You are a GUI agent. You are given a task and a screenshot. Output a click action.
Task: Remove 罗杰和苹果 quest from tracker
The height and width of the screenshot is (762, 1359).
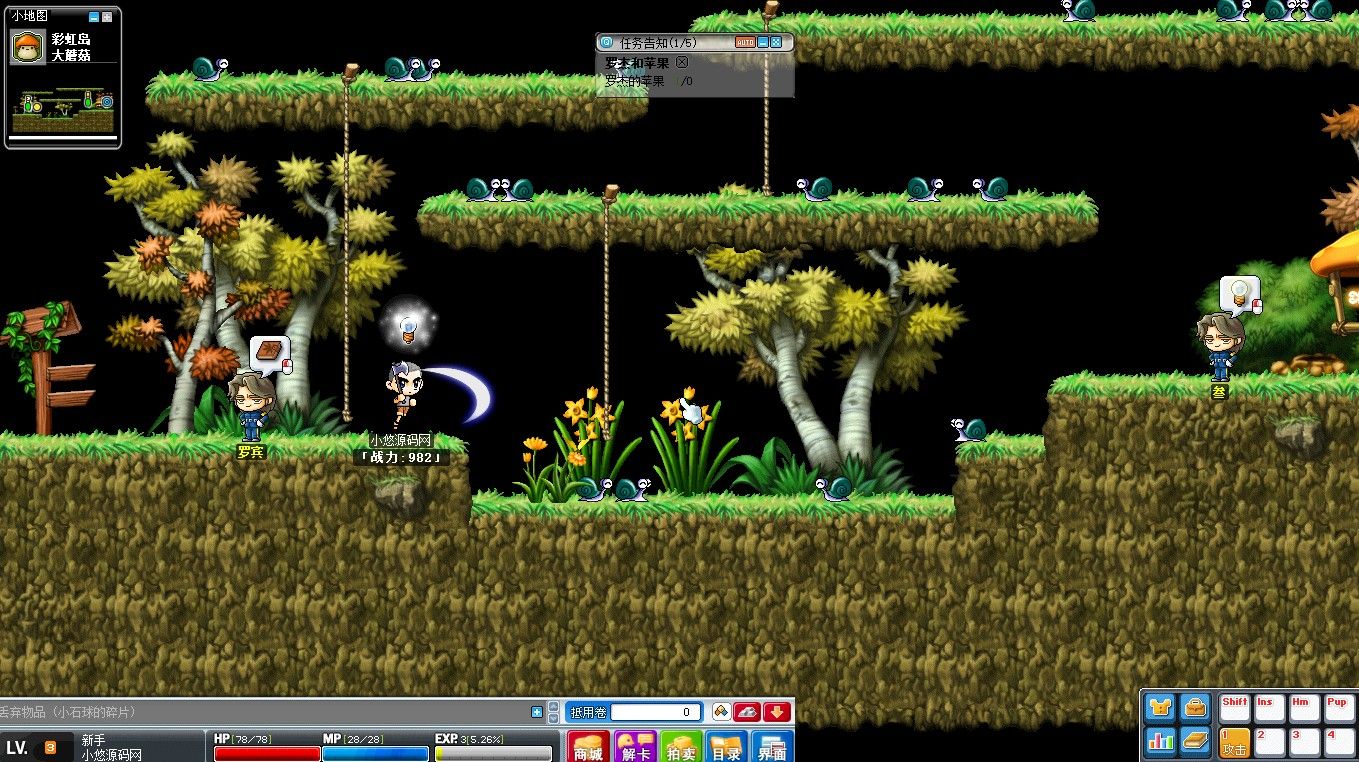coord(682,63)
